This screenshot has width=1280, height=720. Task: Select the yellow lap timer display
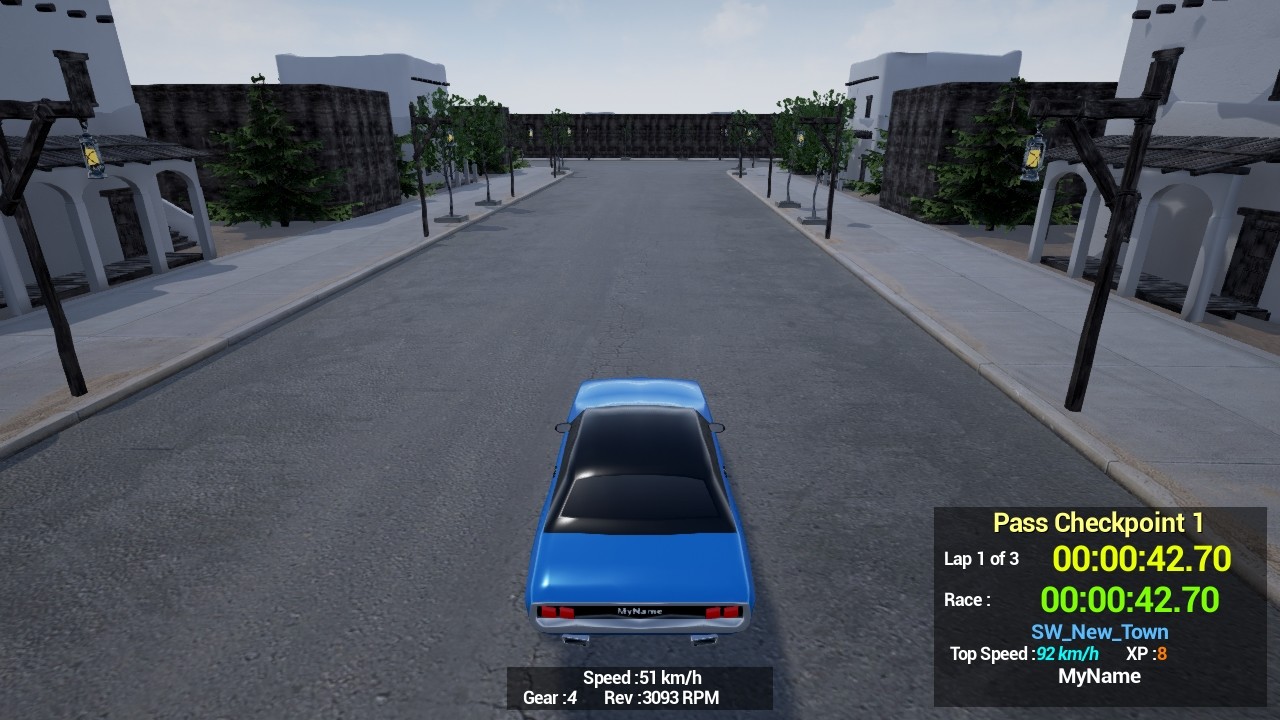[x=1143, y=559]
